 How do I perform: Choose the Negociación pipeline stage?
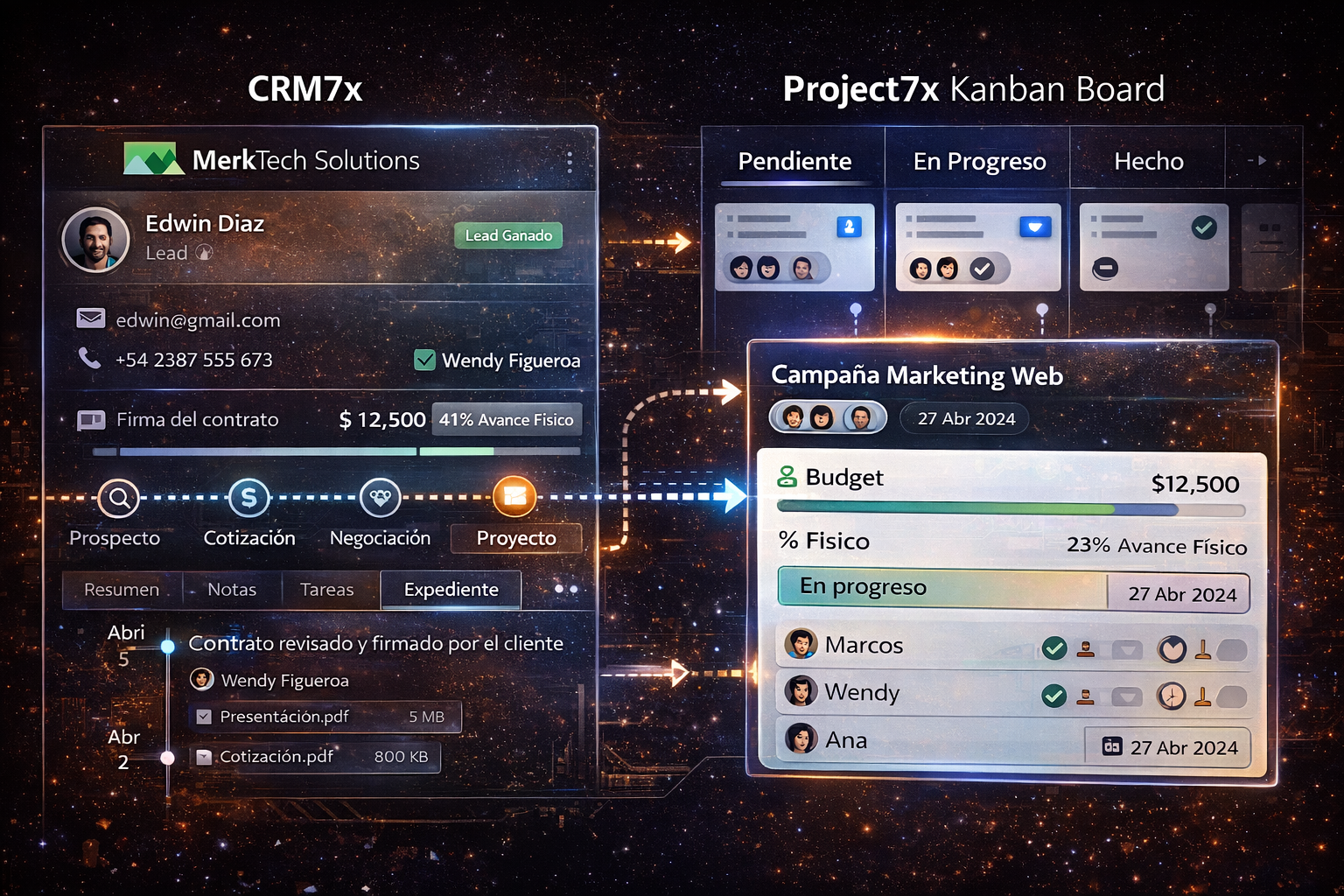point(380,499)
